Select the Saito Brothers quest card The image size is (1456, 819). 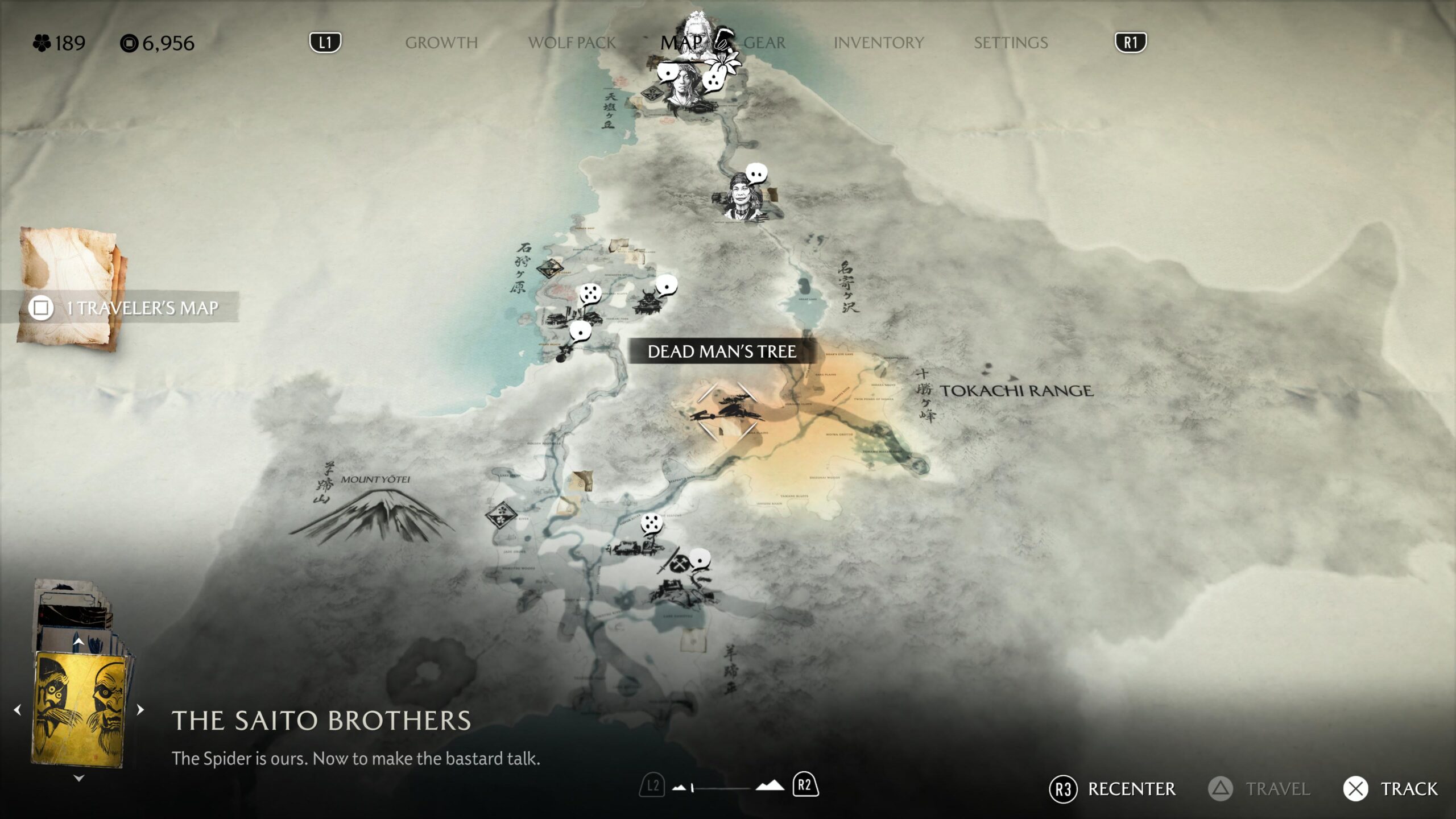80,711
